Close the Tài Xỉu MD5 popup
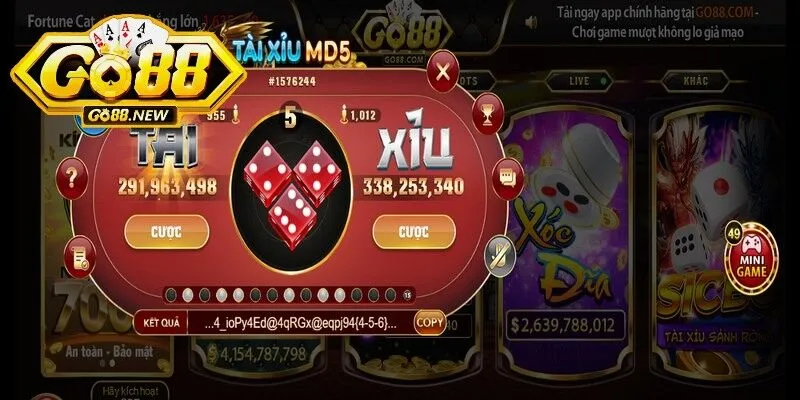 coord(443,72)
